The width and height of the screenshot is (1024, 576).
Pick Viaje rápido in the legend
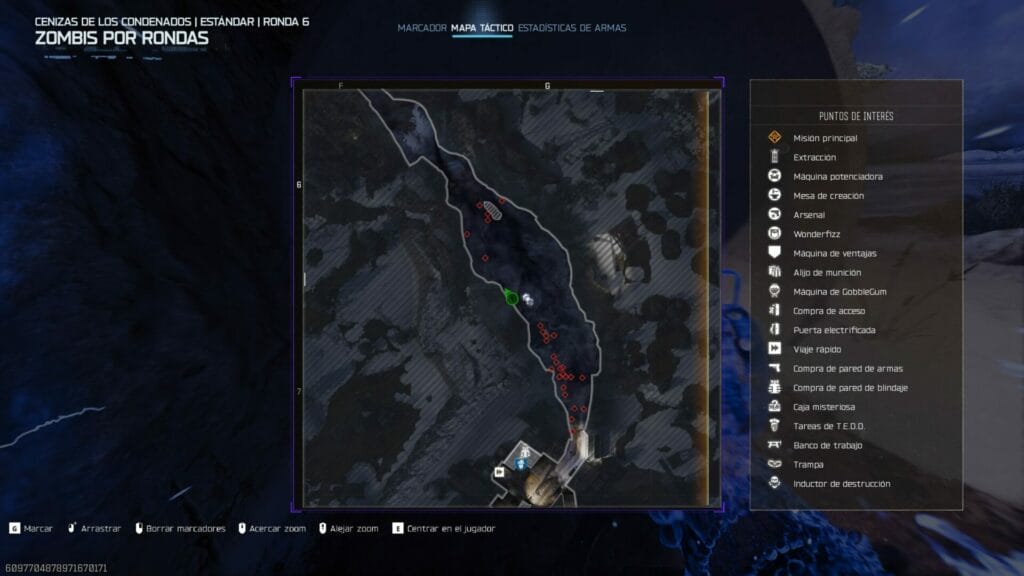click(x=817, y=349)
